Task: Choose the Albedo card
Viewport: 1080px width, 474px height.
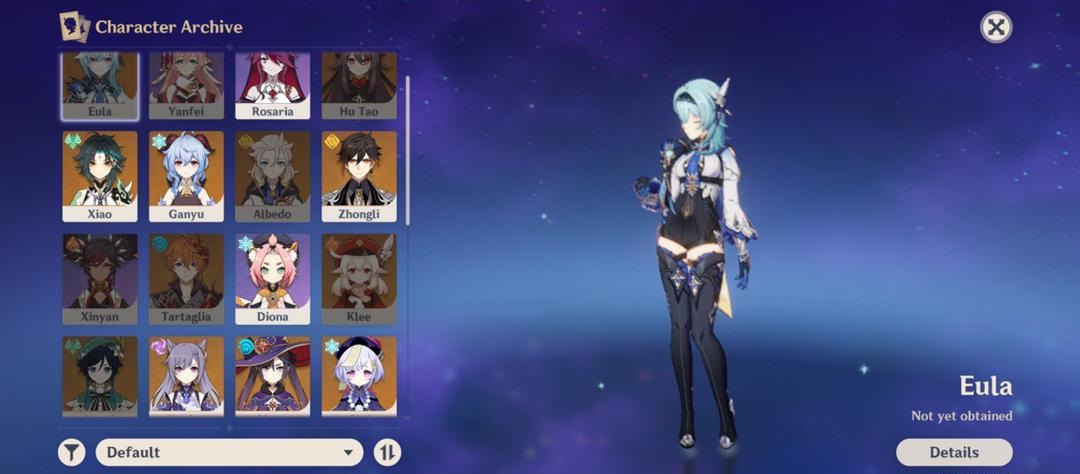Action: (273, 176)
